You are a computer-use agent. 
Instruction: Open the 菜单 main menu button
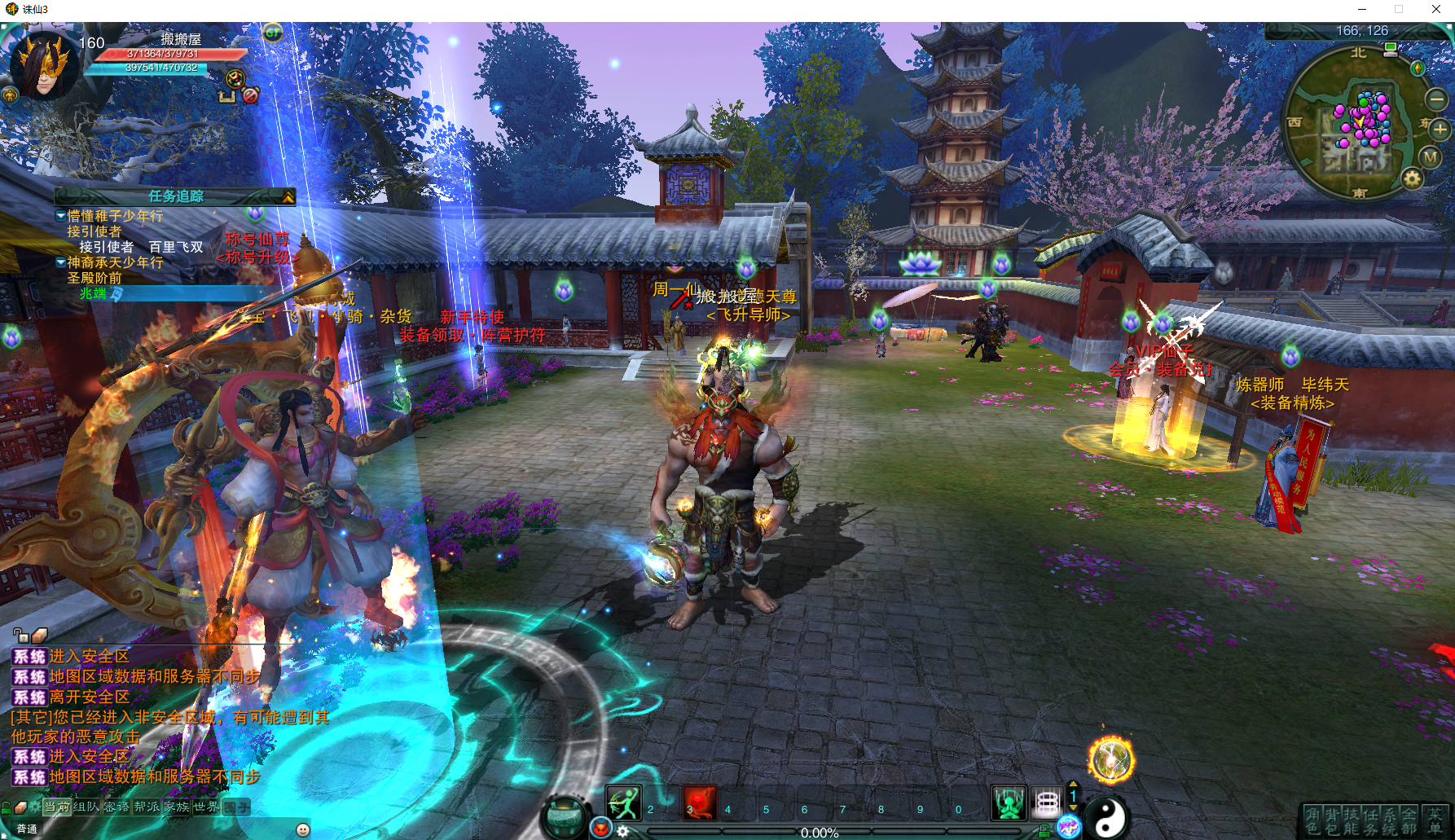(1435, 820)
